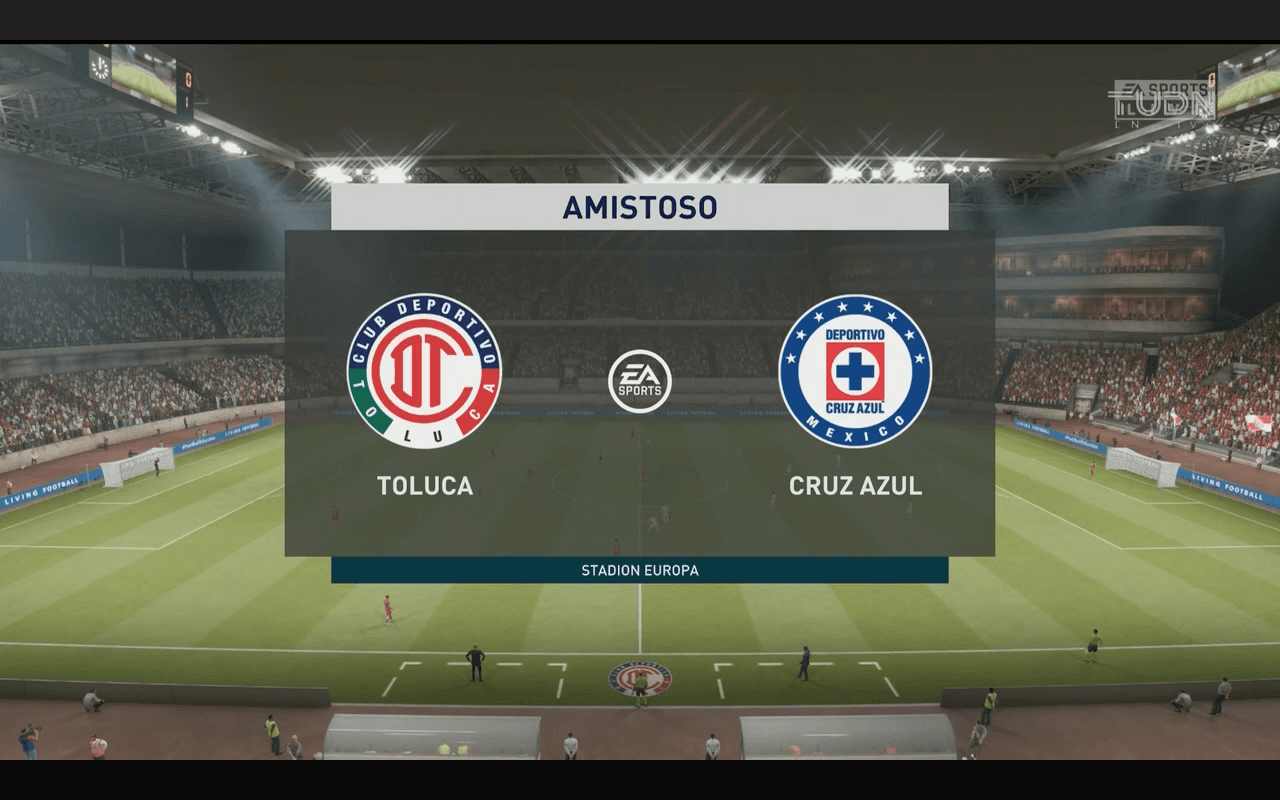This screenshot has height=800, width=1280.
Task: Click the stars atop the Cruz Azul emblem
Action: 857,306
